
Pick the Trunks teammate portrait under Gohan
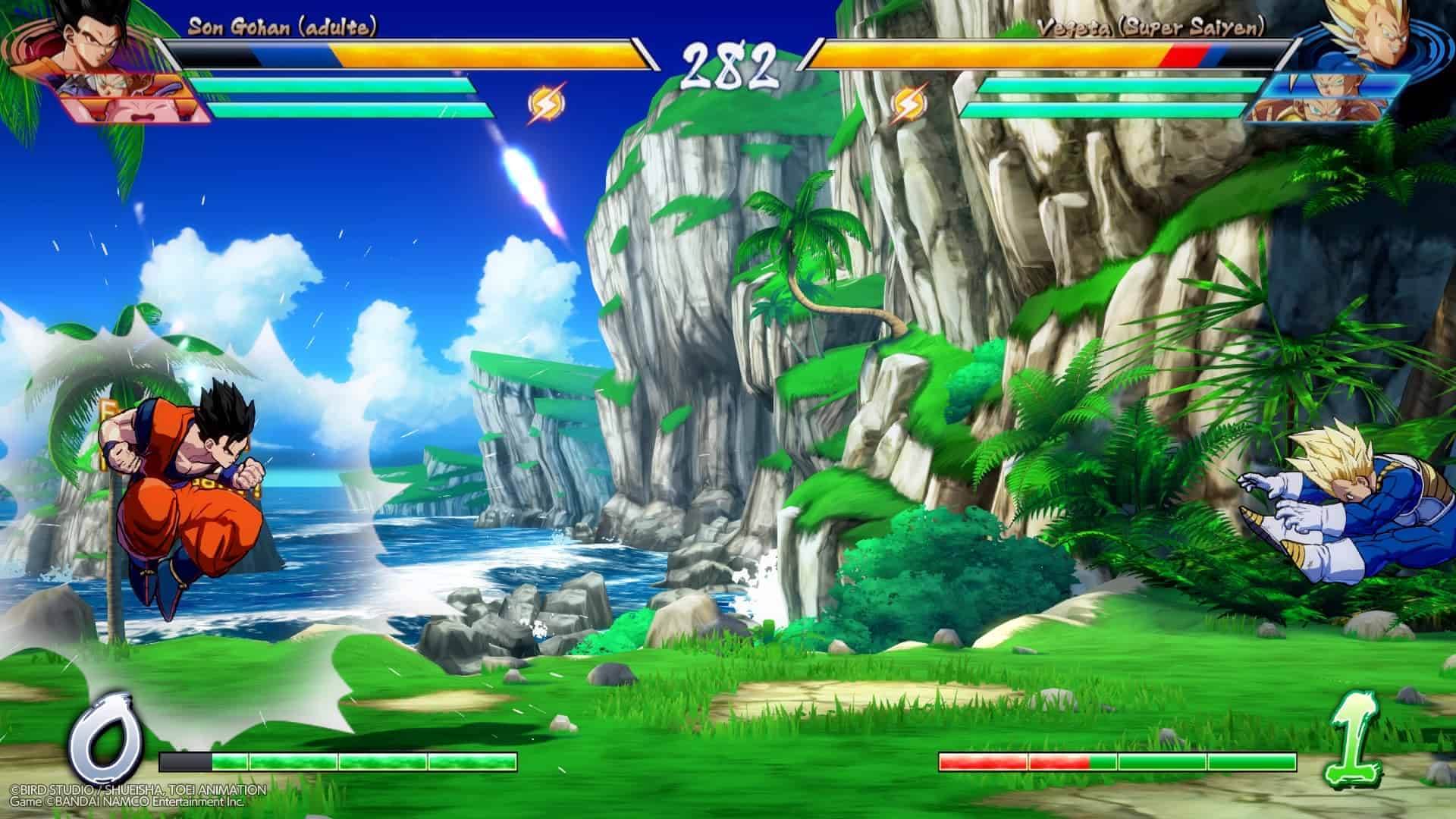pos(114,86)
